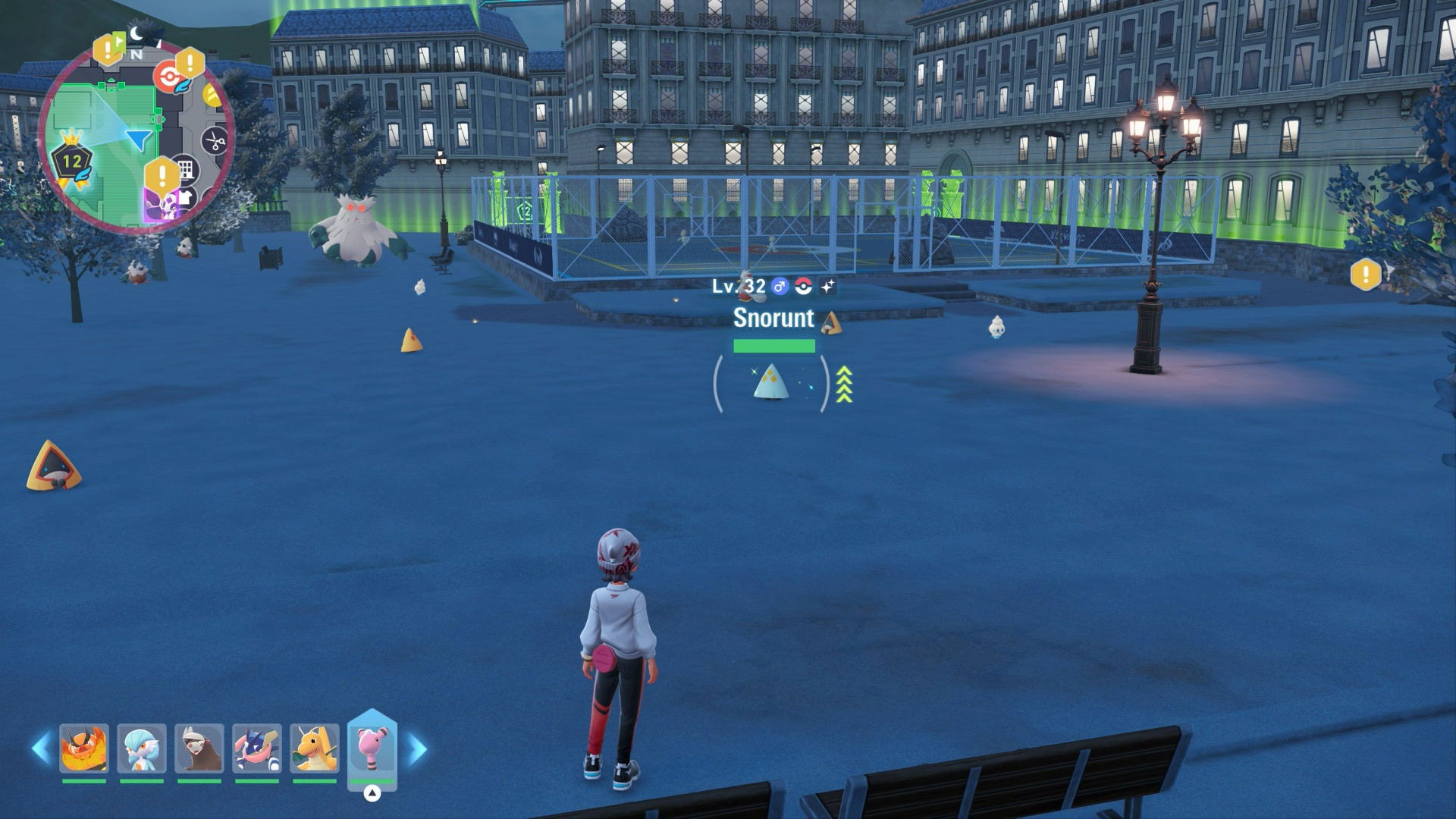Click the party bar's left arrow
The height and width of the screenshot is (819, 1456).
pos(41,748)
